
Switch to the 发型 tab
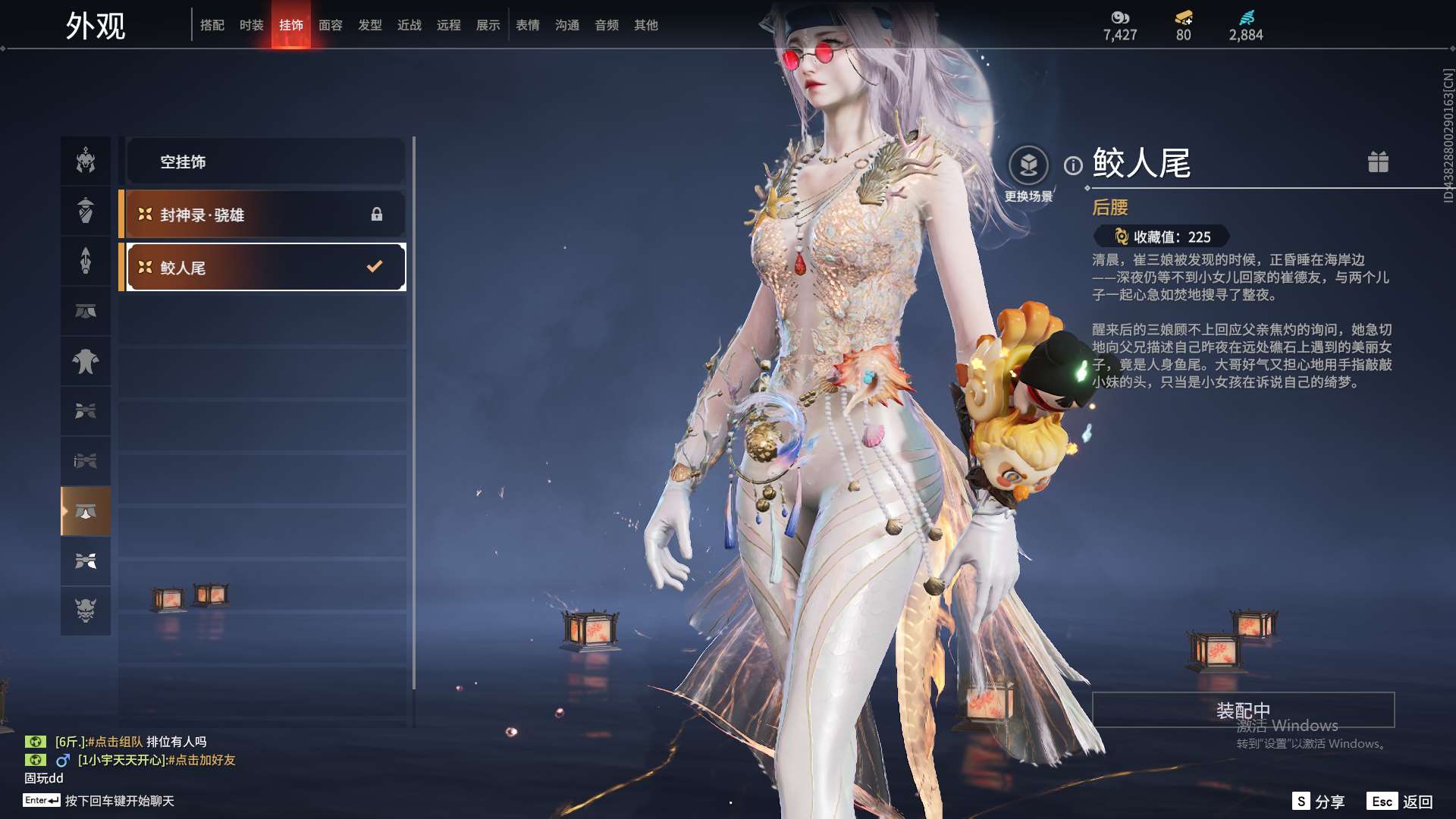tap(370, 25)
